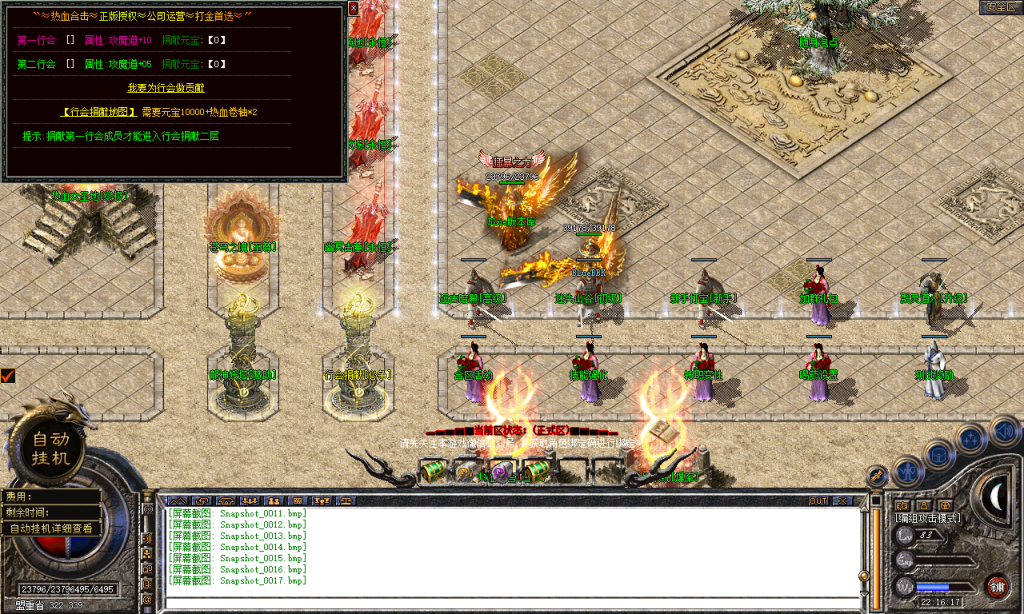This screenshot has height=614, width=1024.
Task: Select the first green chest hotbar slot
Action: coord(433,469)
